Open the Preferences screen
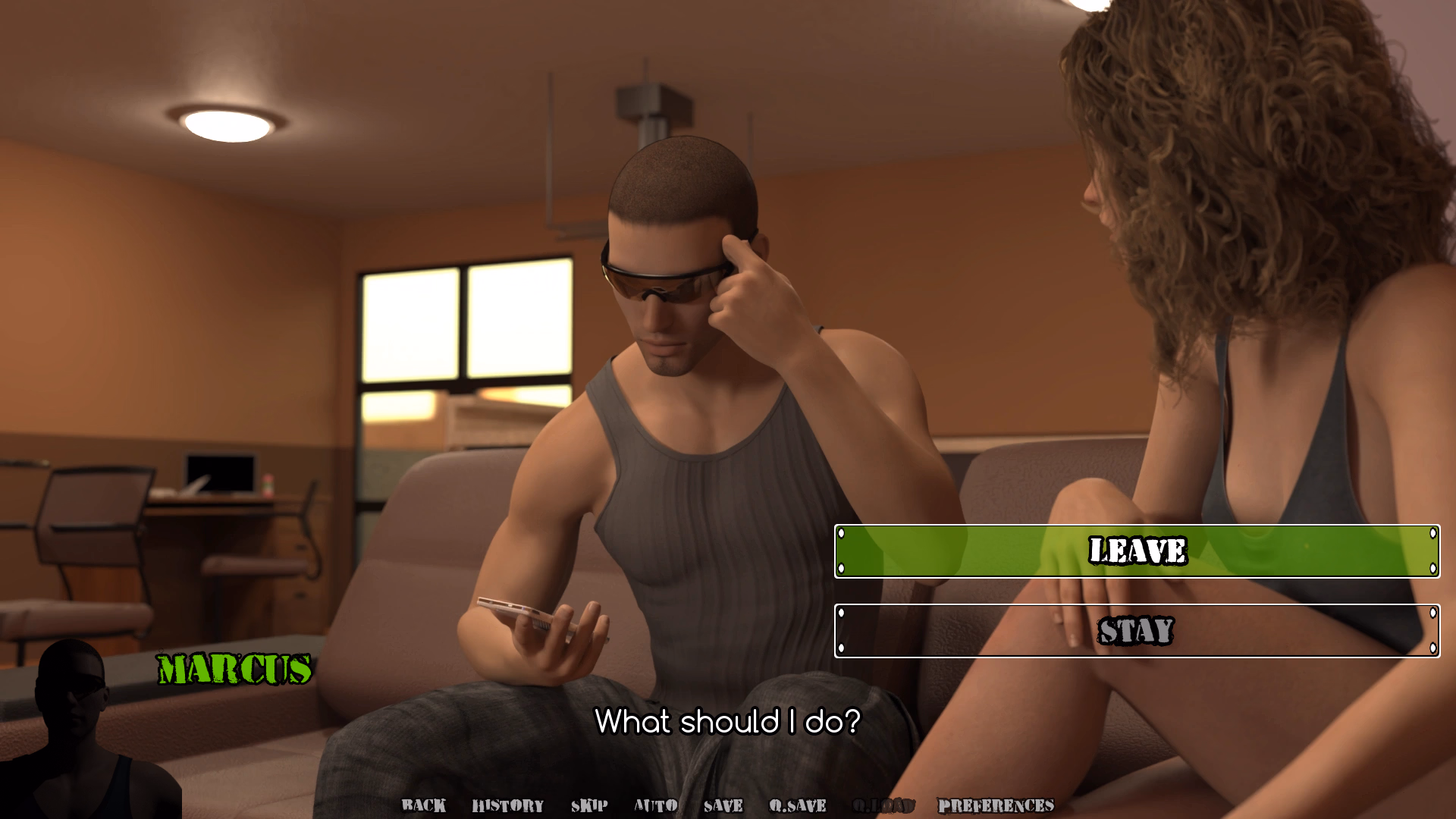 coord(996,805)
